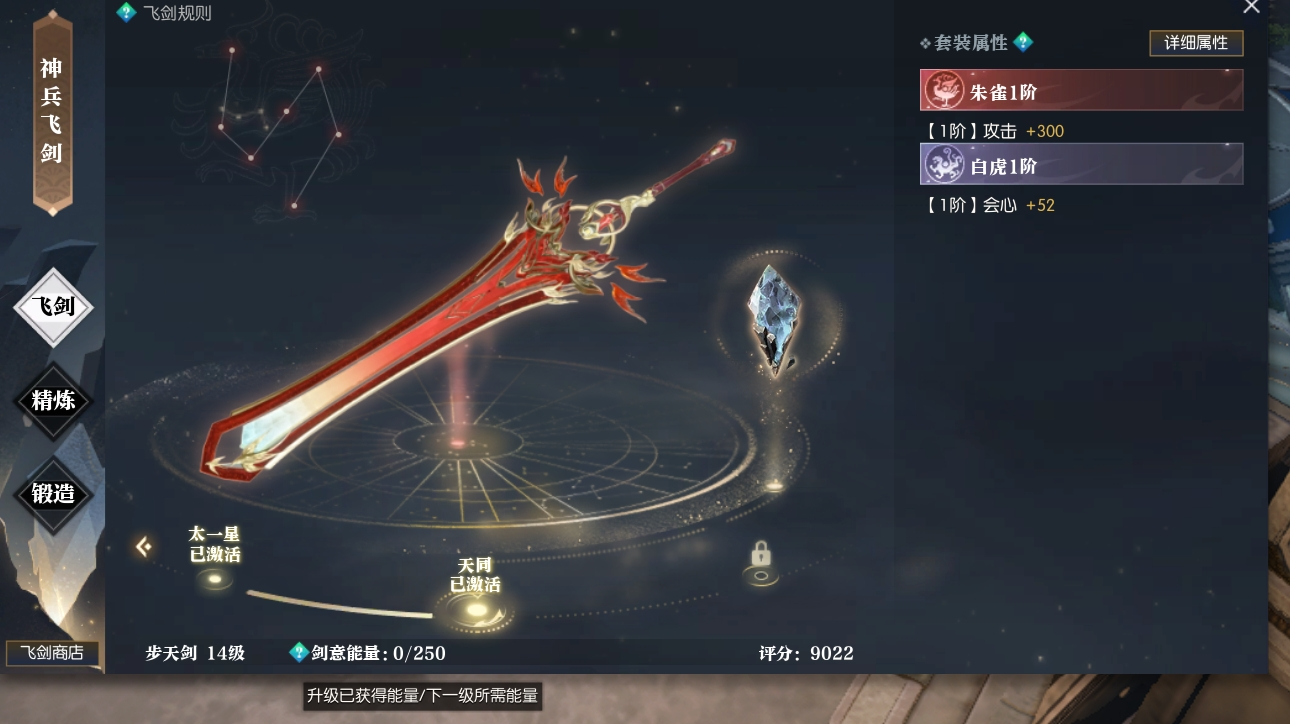
Task: Close the flying sword panel
Action: tap(1251, 7)
